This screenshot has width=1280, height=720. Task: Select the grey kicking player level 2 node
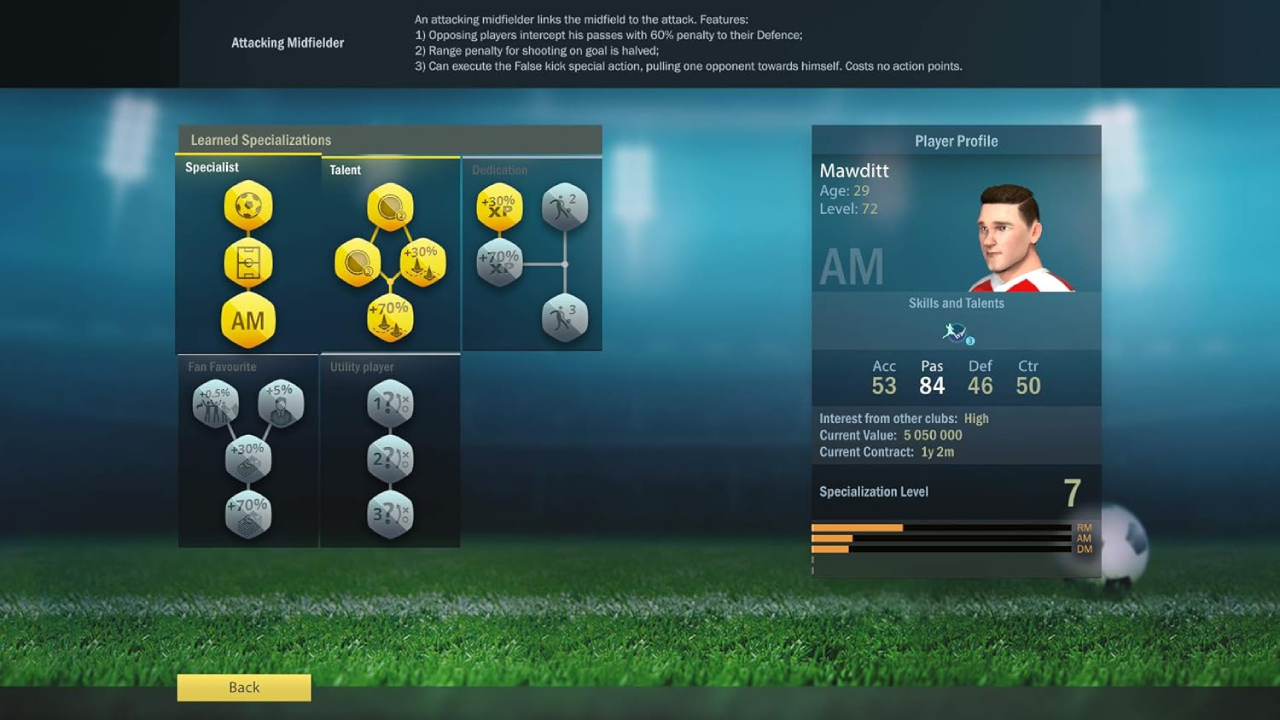[565, 207]
